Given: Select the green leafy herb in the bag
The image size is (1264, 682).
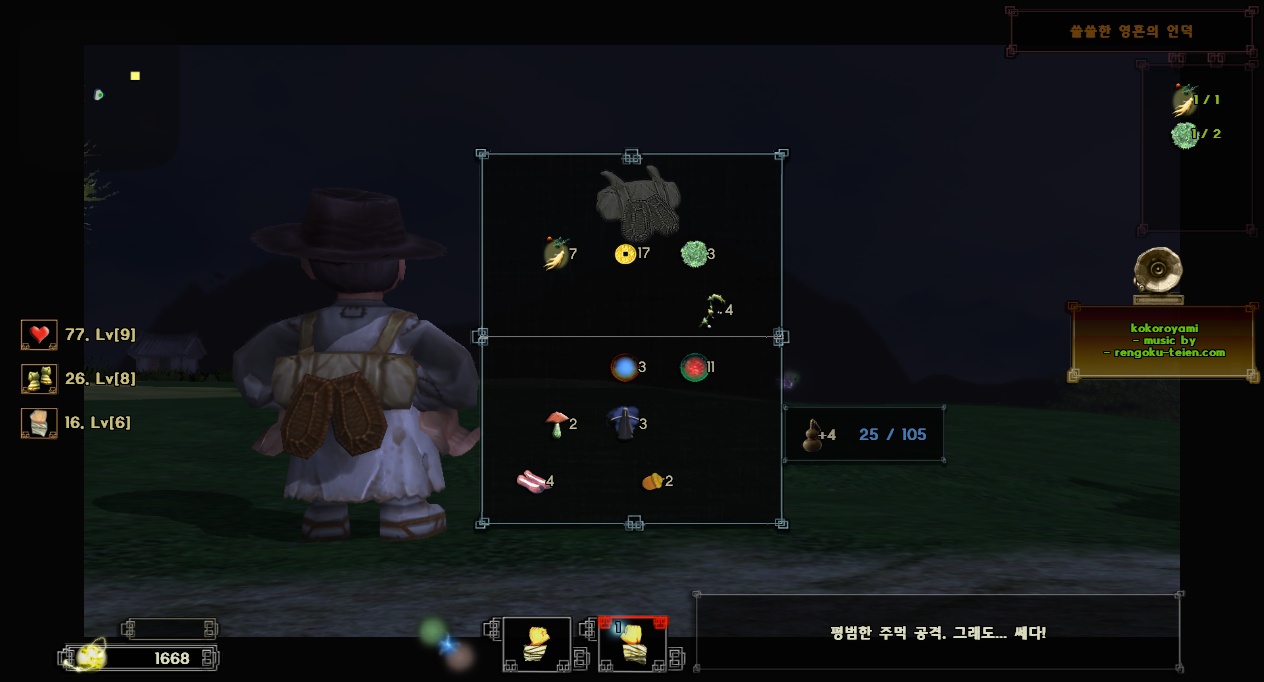Looking at the screenshot, I should point(693,254).
